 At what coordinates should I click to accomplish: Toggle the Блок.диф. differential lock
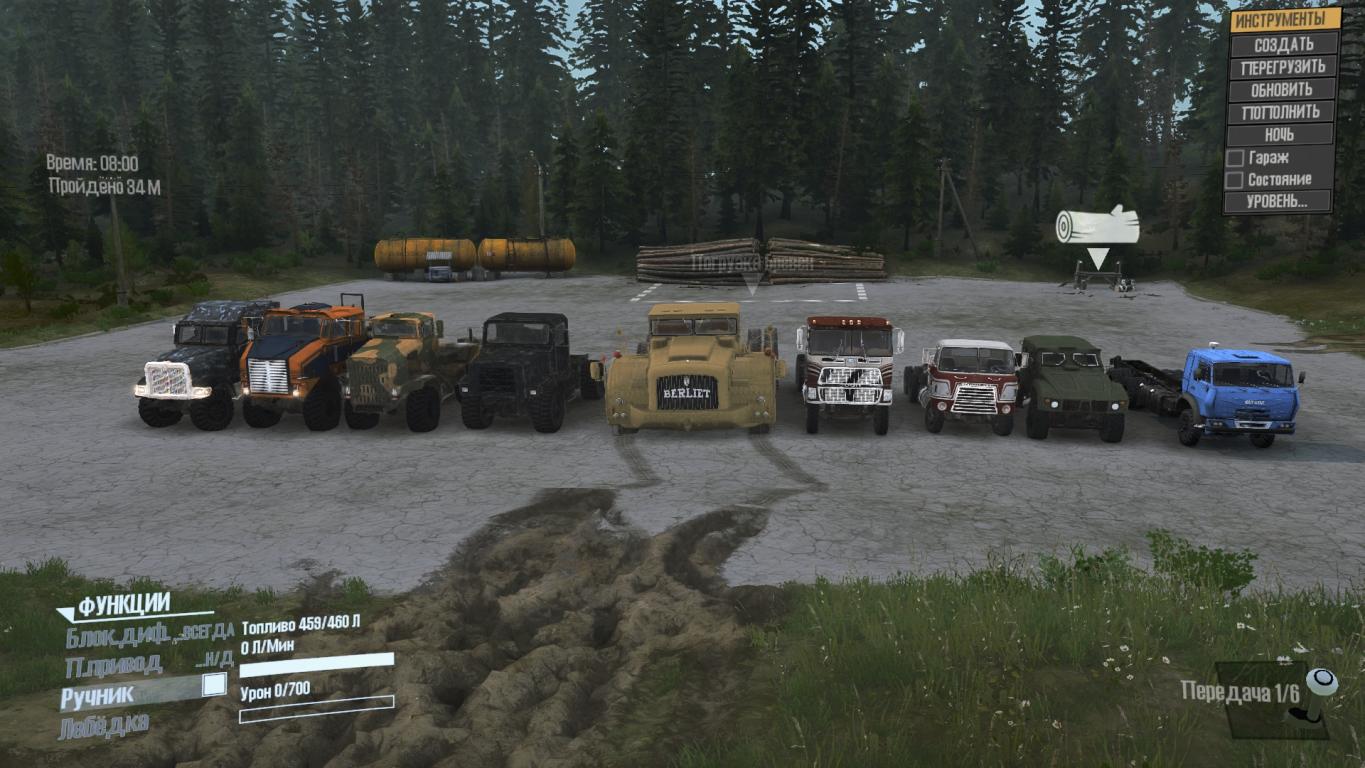point(150,634)
